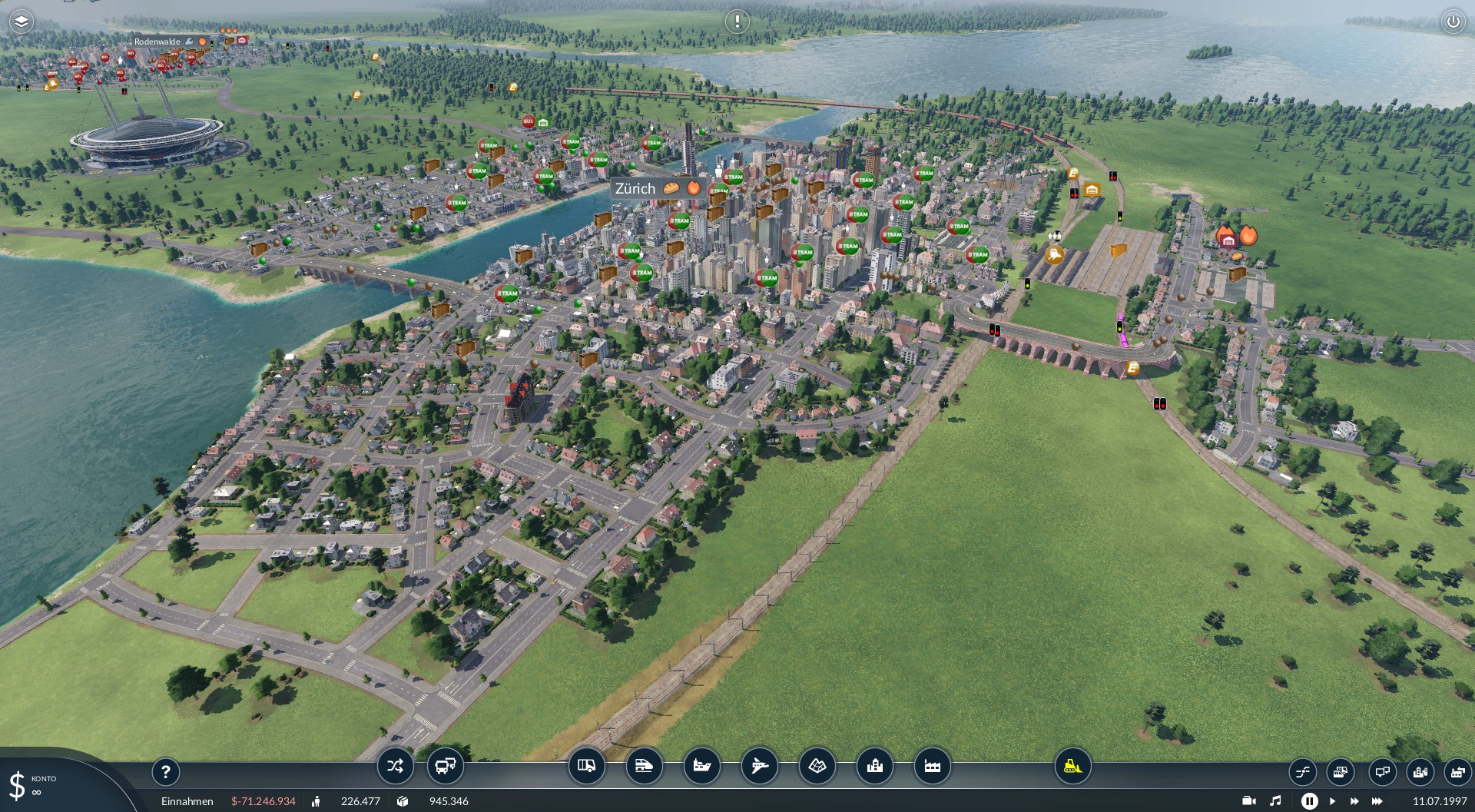Open the town buildings menu
Viewport: 1475px width, 812px height.
click(x=874, y=766)
